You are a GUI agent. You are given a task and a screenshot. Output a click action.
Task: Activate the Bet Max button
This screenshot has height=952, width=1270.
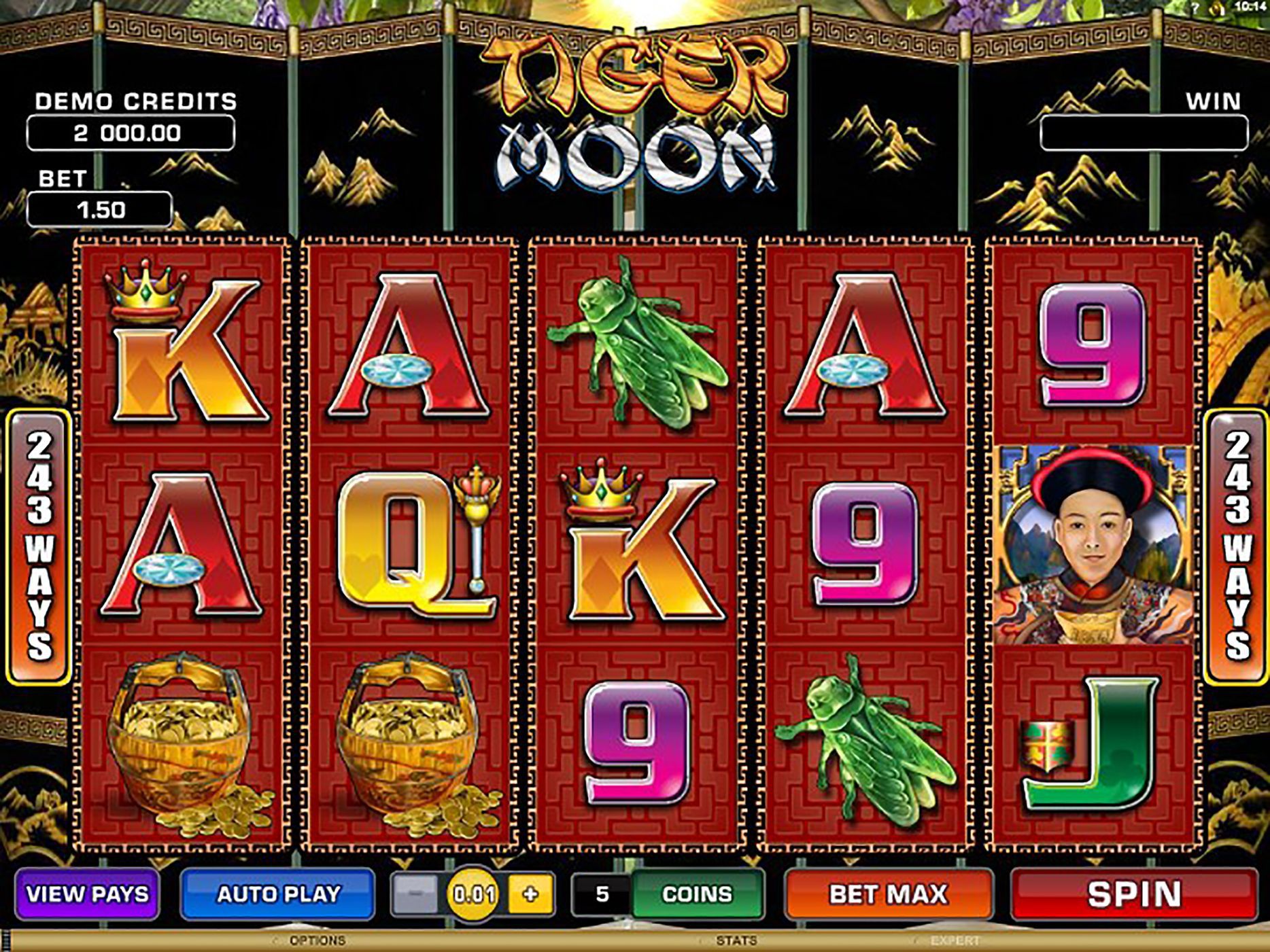coord(888,894)
